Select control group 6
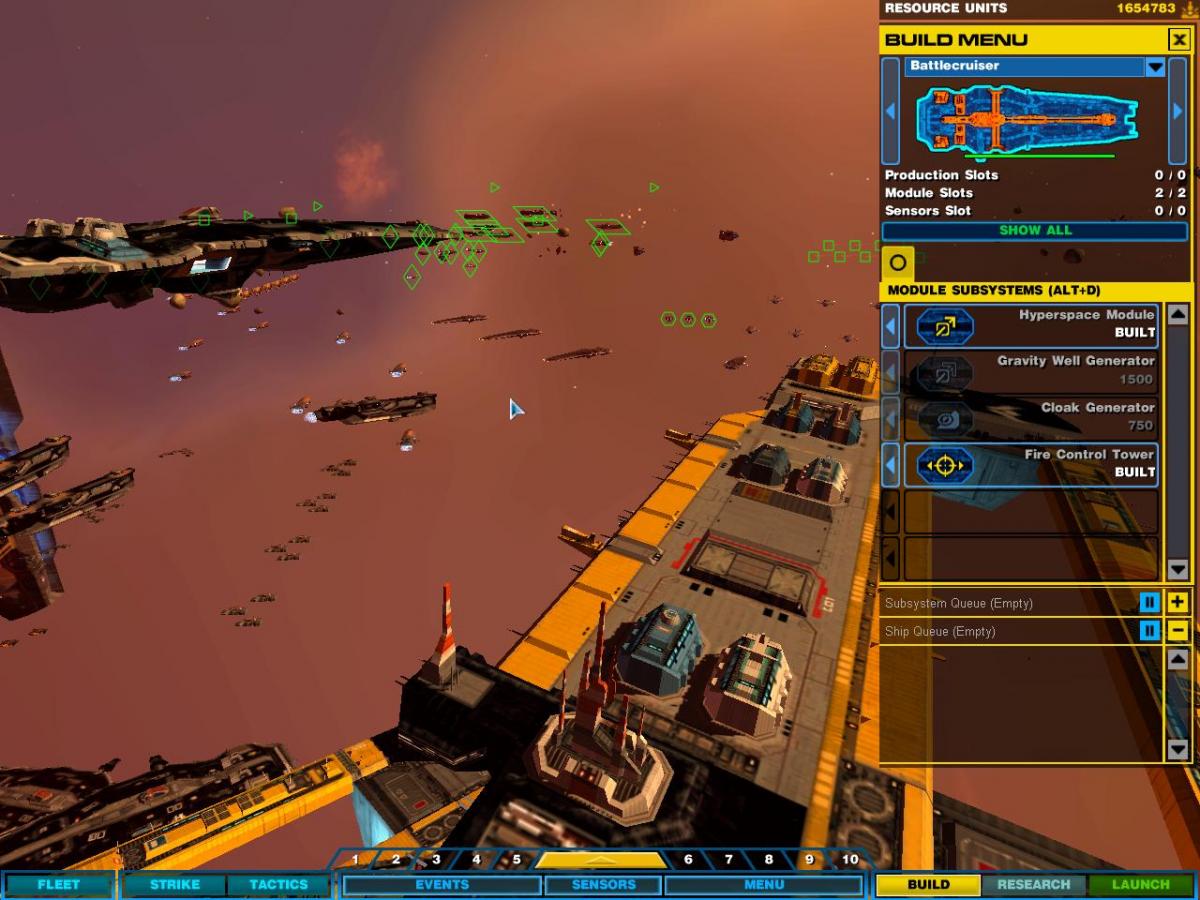The height and width of the screenshot is (900, 1200). pos(688,860)
